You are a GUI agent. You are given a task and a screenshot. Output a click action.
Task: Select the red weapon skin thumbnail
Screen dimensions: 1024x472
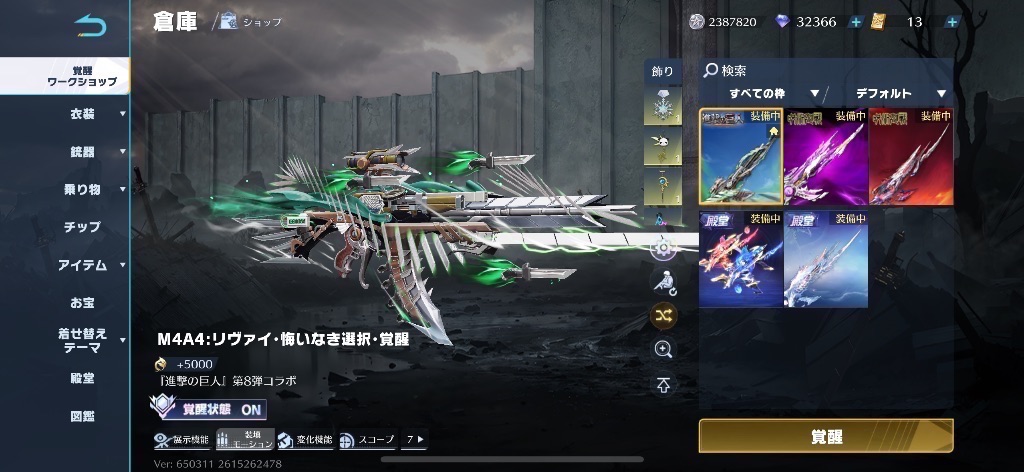coord(910,156)
